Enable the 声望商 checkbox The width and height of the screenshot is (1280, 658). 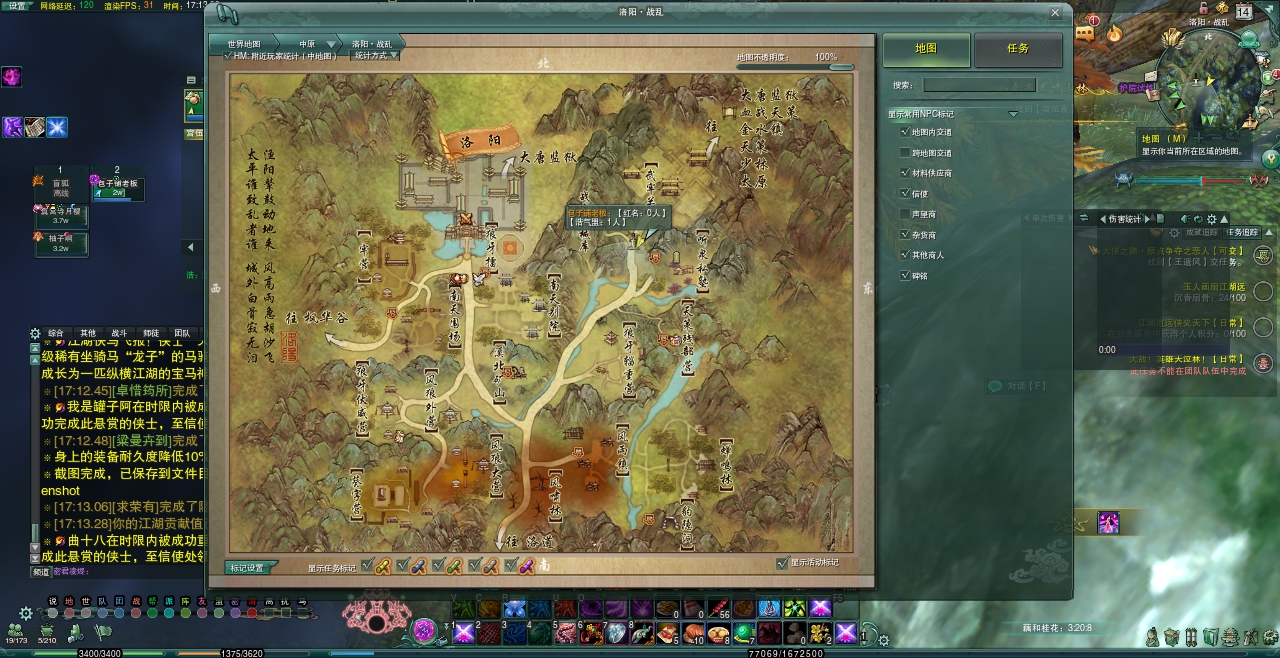905,214
